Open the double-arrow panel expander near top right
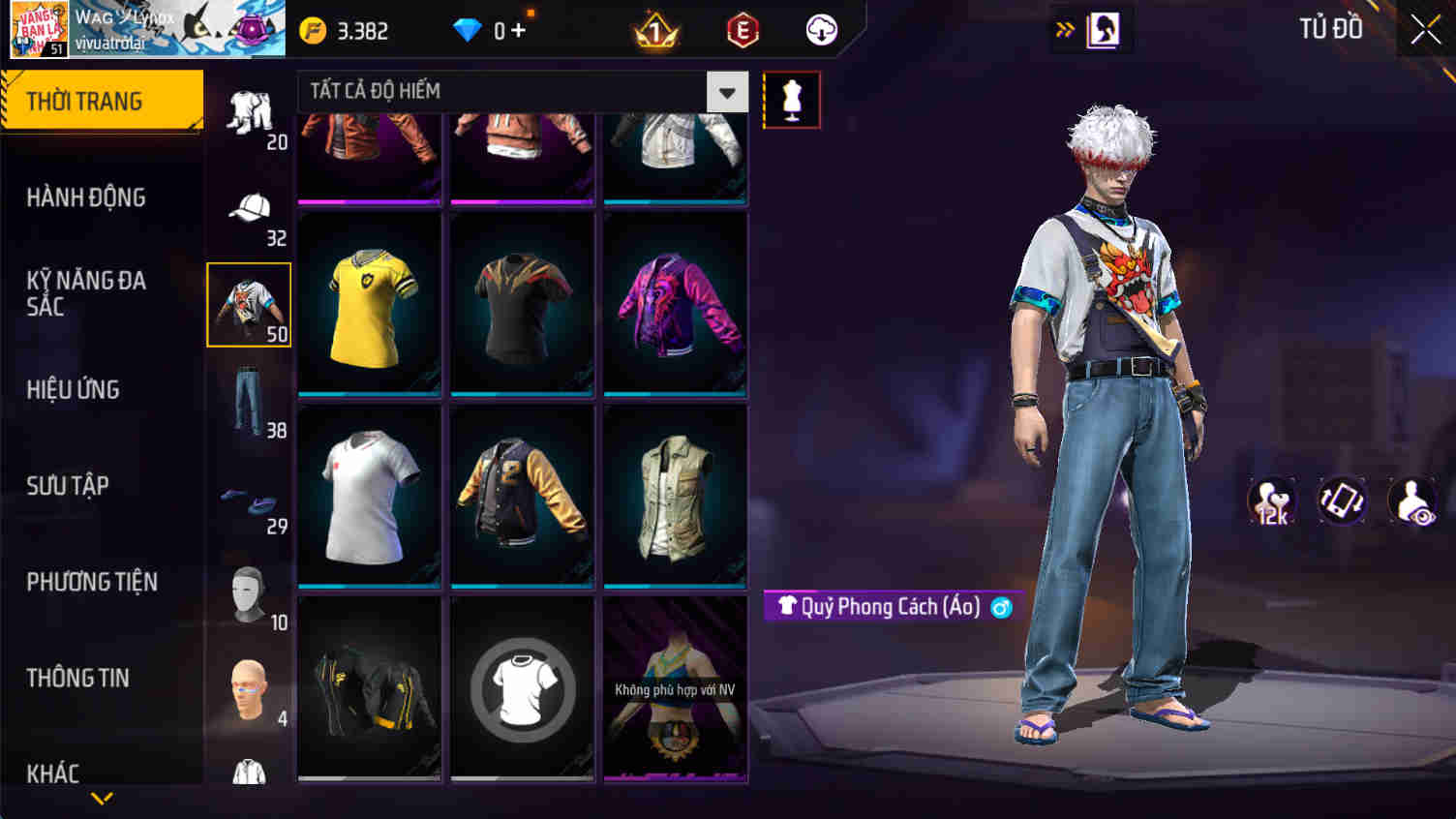 tap(1065, 29)
